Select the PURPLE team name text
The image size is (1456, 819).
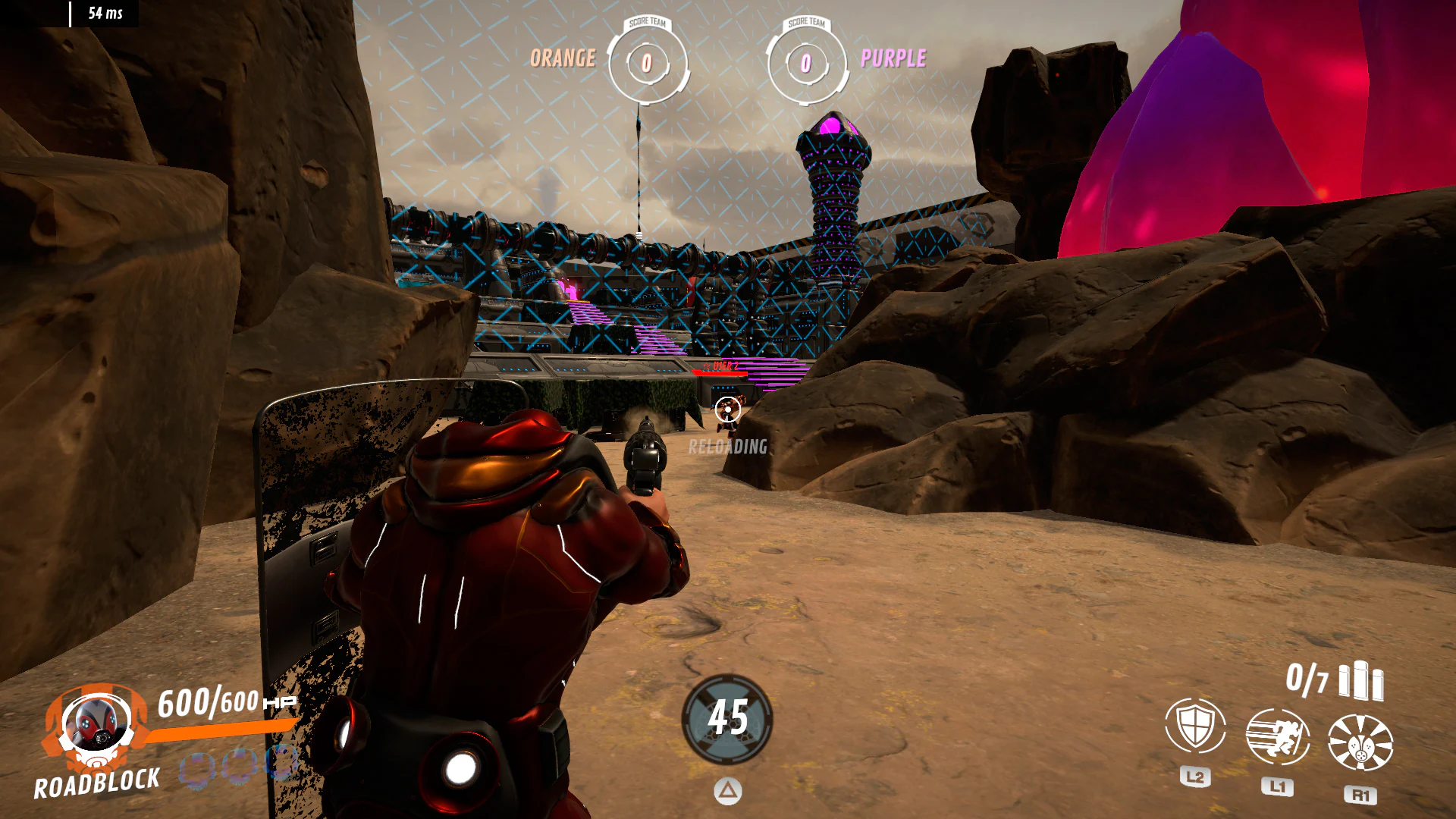pos(893,59)
